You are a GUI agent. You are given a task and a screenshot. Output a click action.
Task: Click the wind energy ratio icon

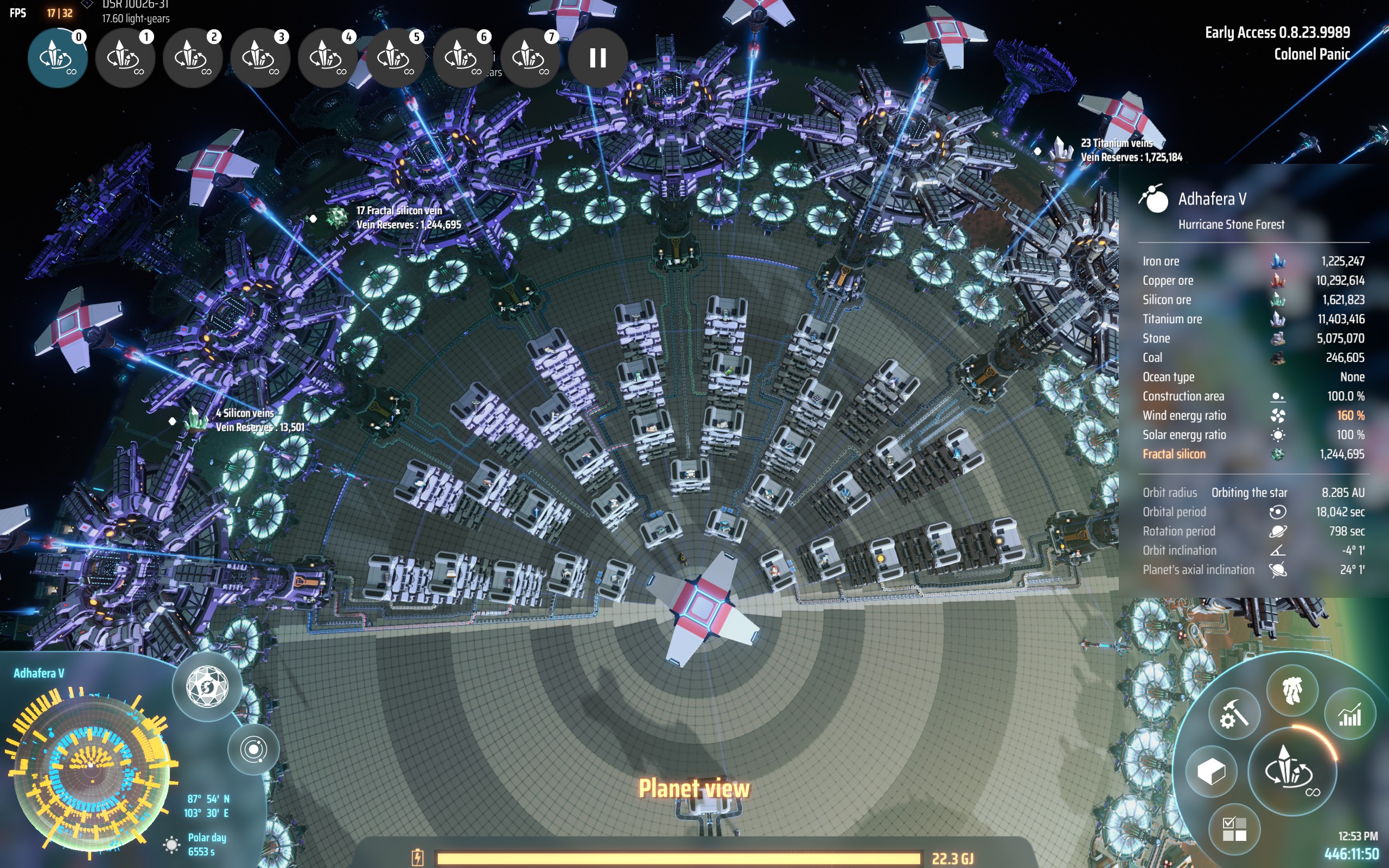click(x=1279, y=416)
